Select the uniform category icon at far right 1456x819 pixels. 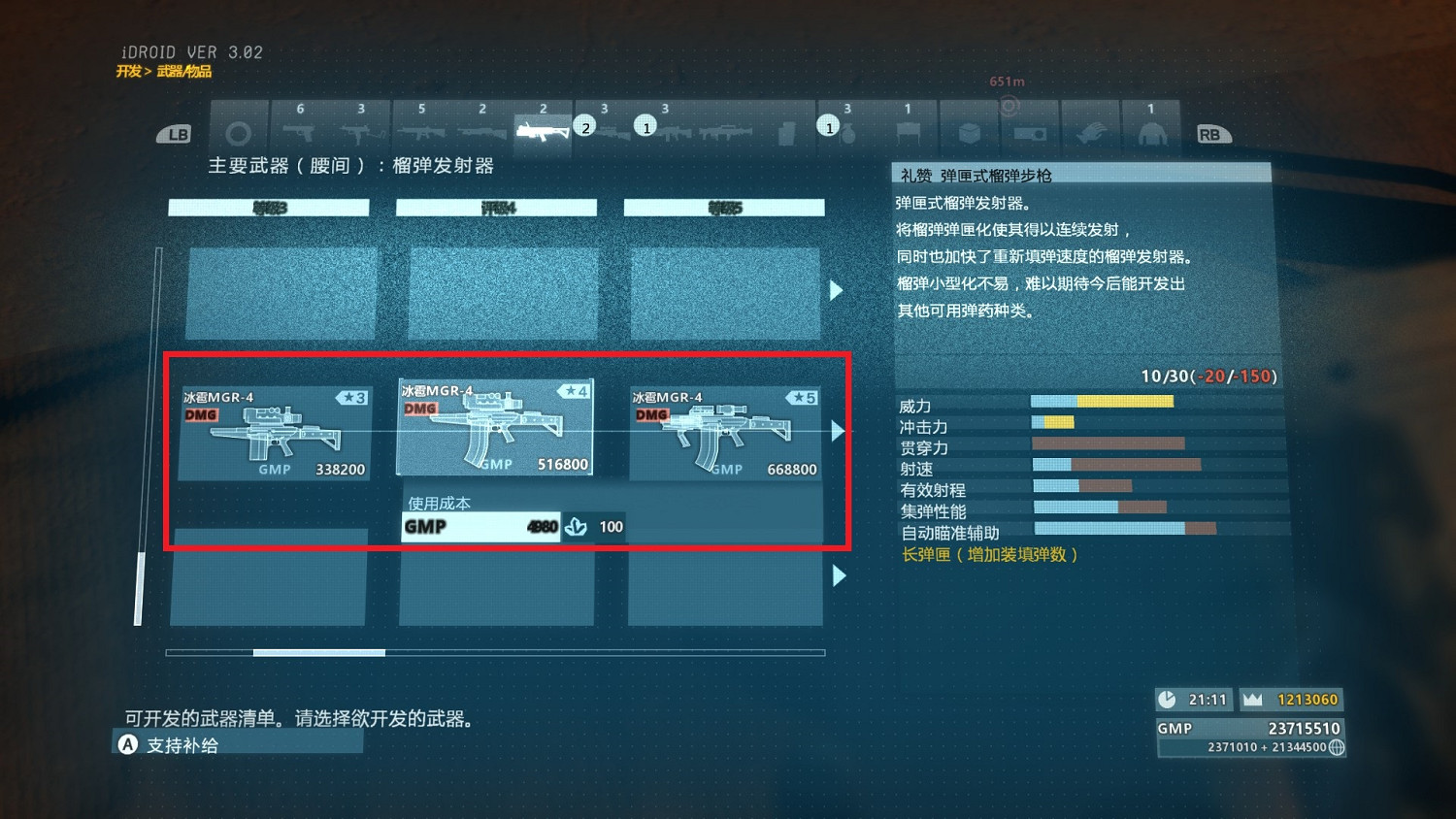[x=1151, y=133]
